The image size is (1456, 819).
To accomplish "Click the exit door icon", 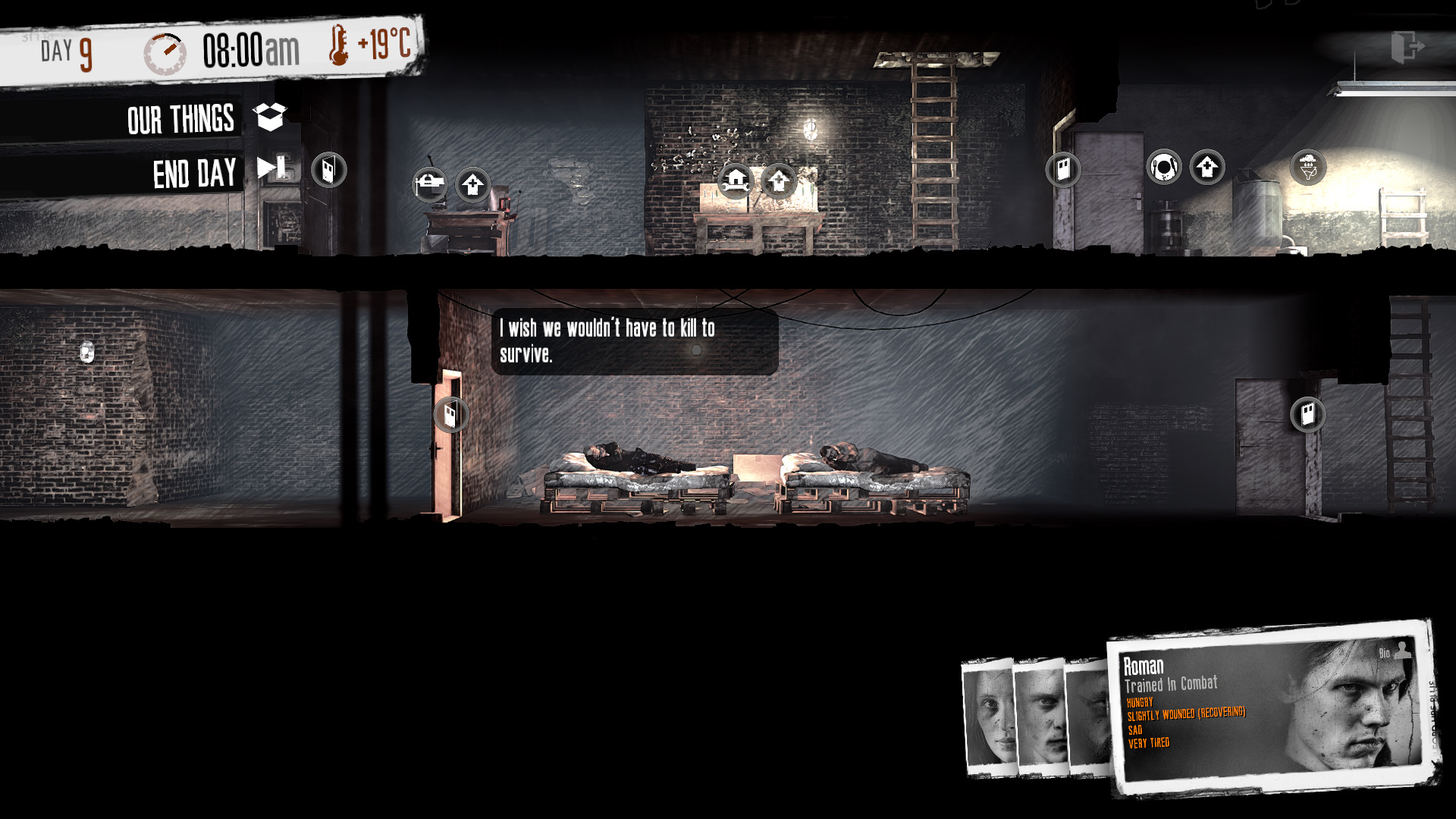I will pos(1407,47).
